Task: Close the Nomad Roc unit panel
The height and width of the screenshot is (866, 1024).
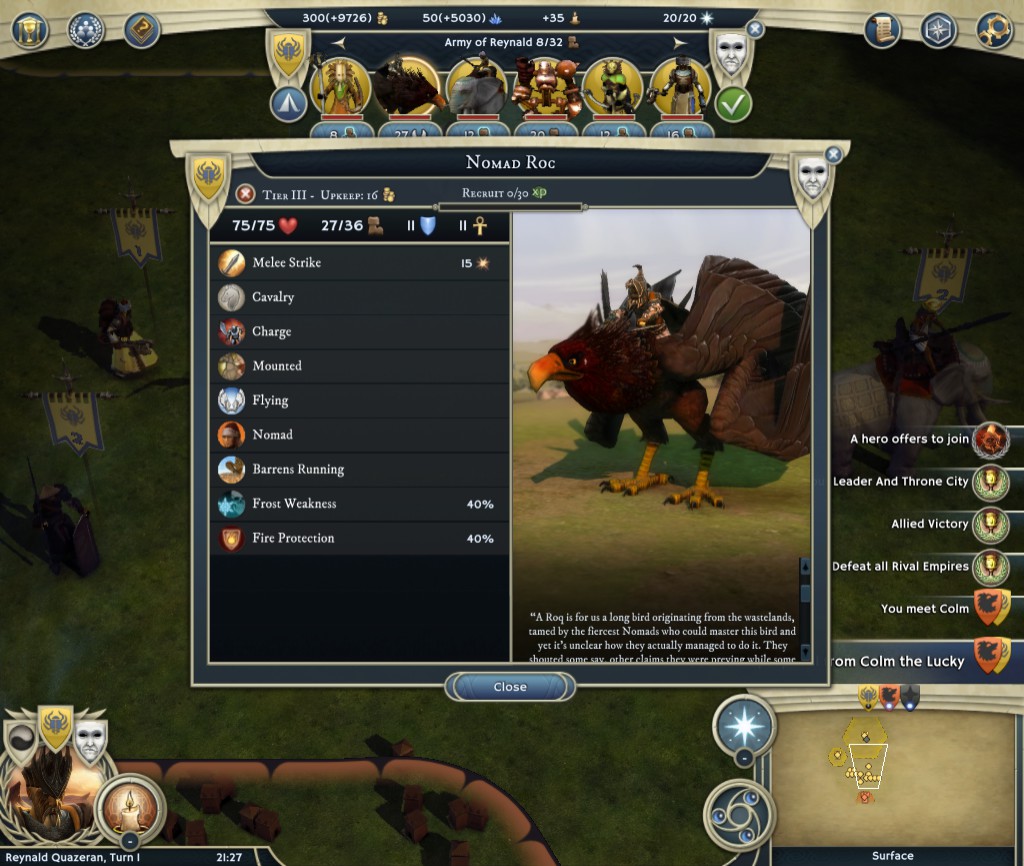Action: (510, 687)
